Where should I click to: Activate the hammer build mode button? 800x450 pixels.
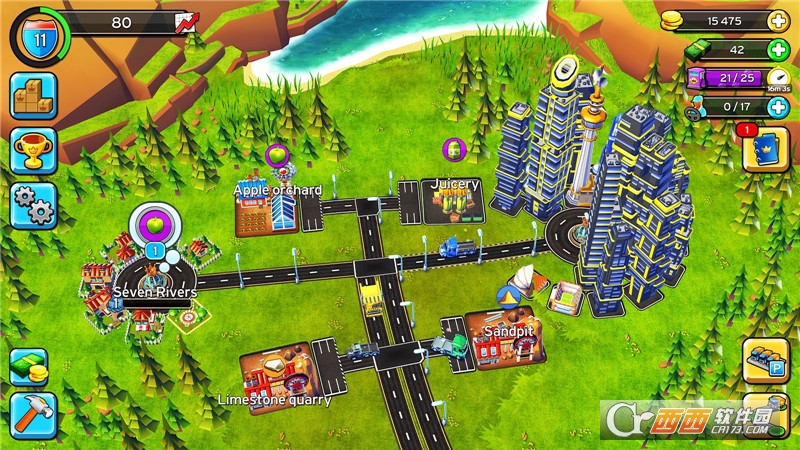click(x=29, y=413)
